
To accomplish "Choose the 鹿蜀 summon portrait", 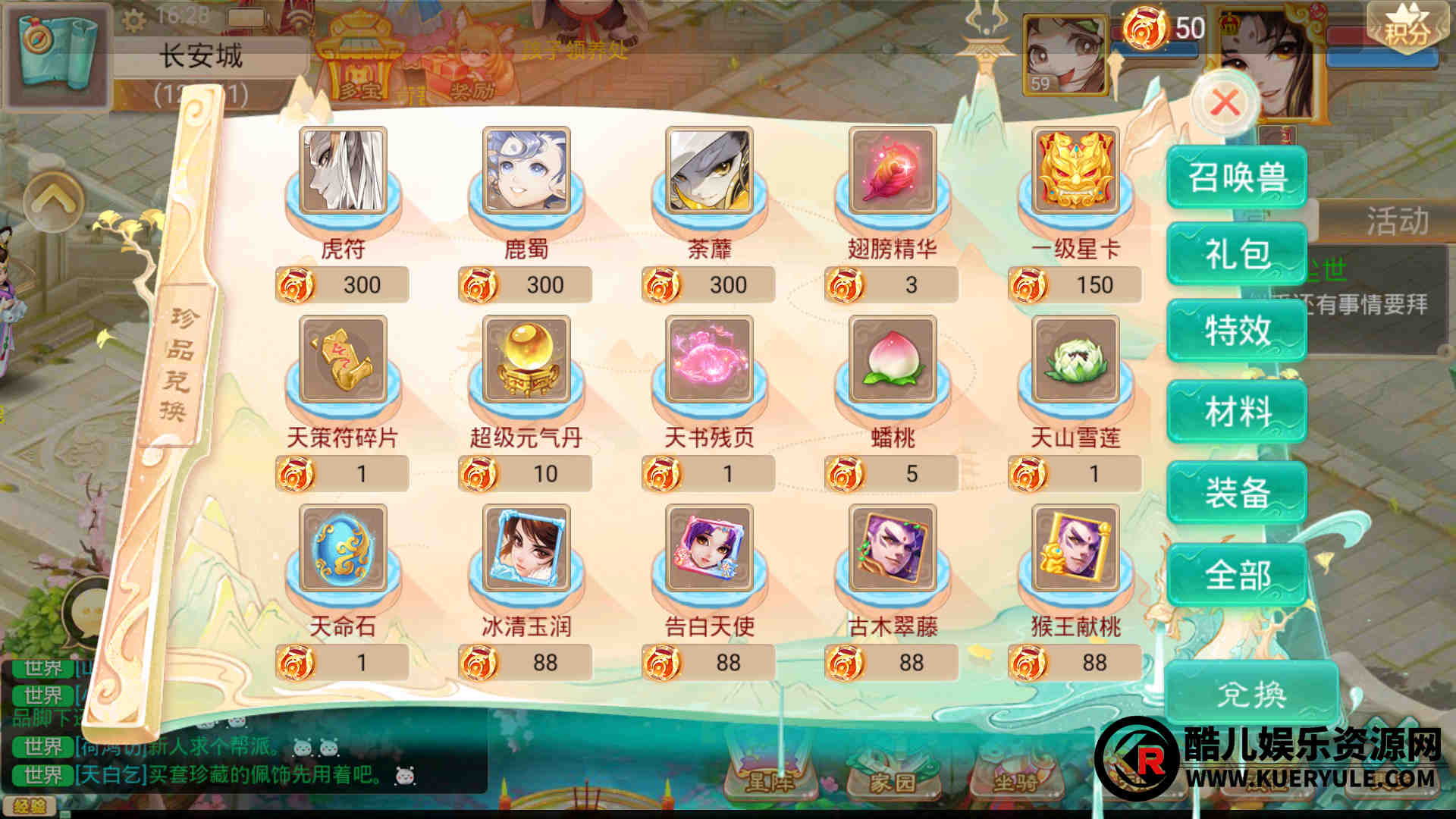I will click(526, 171).
